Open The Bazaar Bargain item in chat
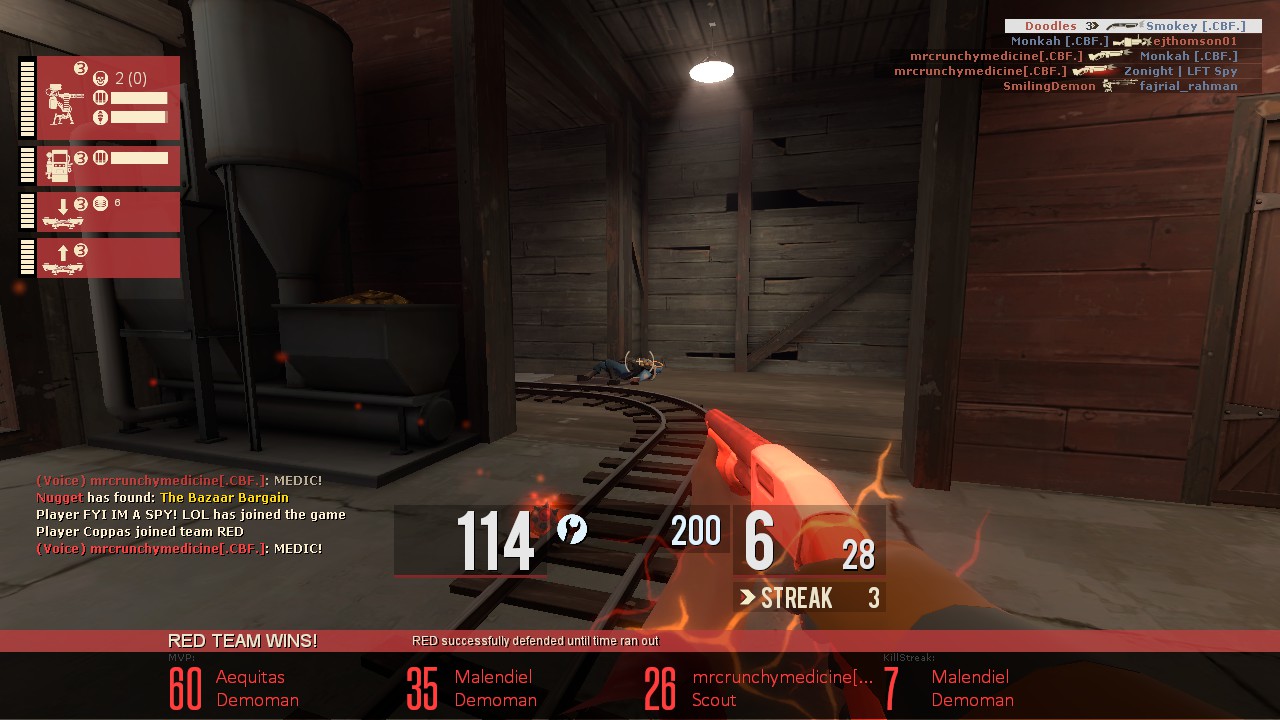Screen dimensions: 1280x720 click(224, 497)
